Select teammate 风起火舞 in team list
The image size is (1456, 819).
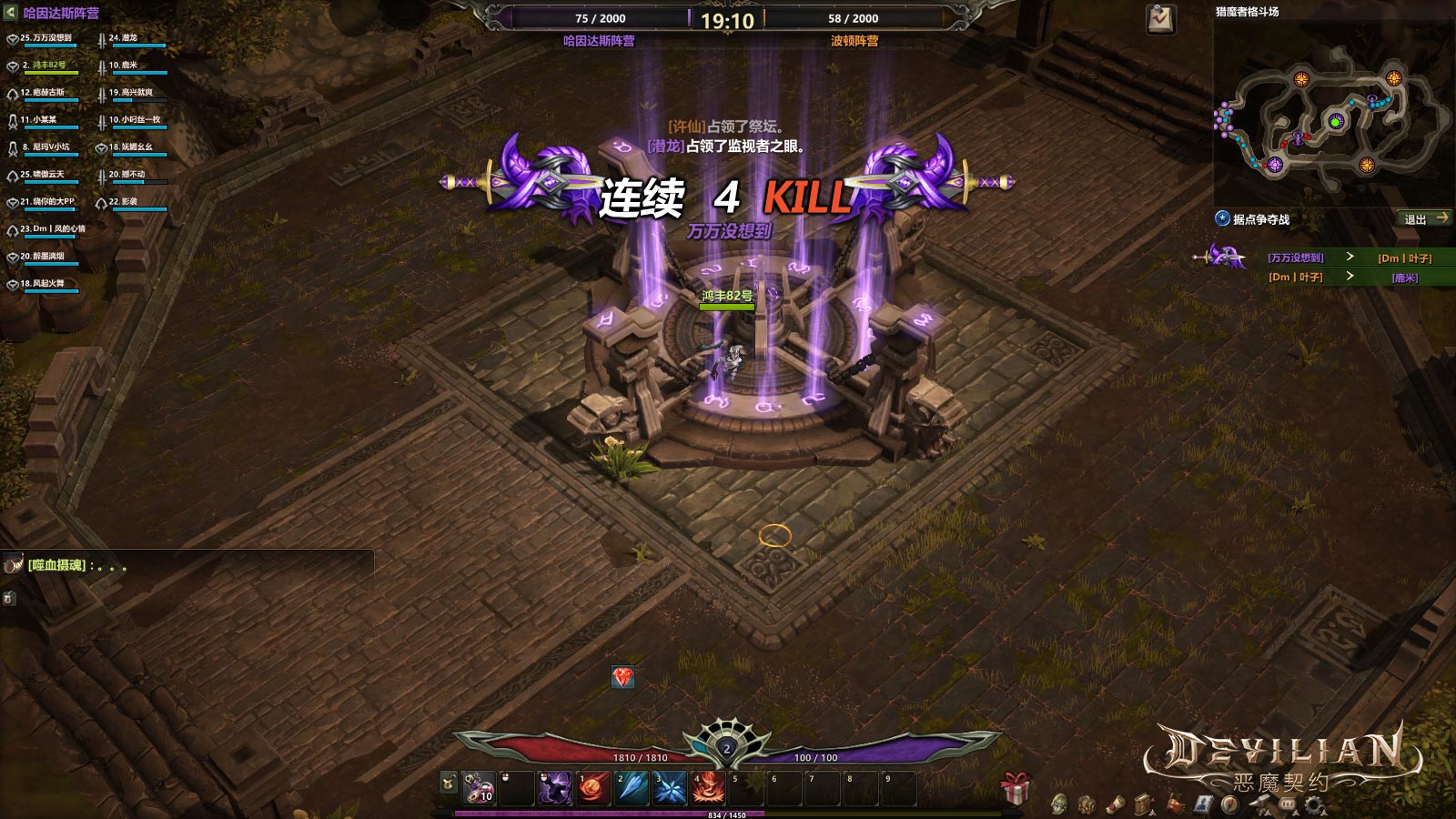[43, 284]
